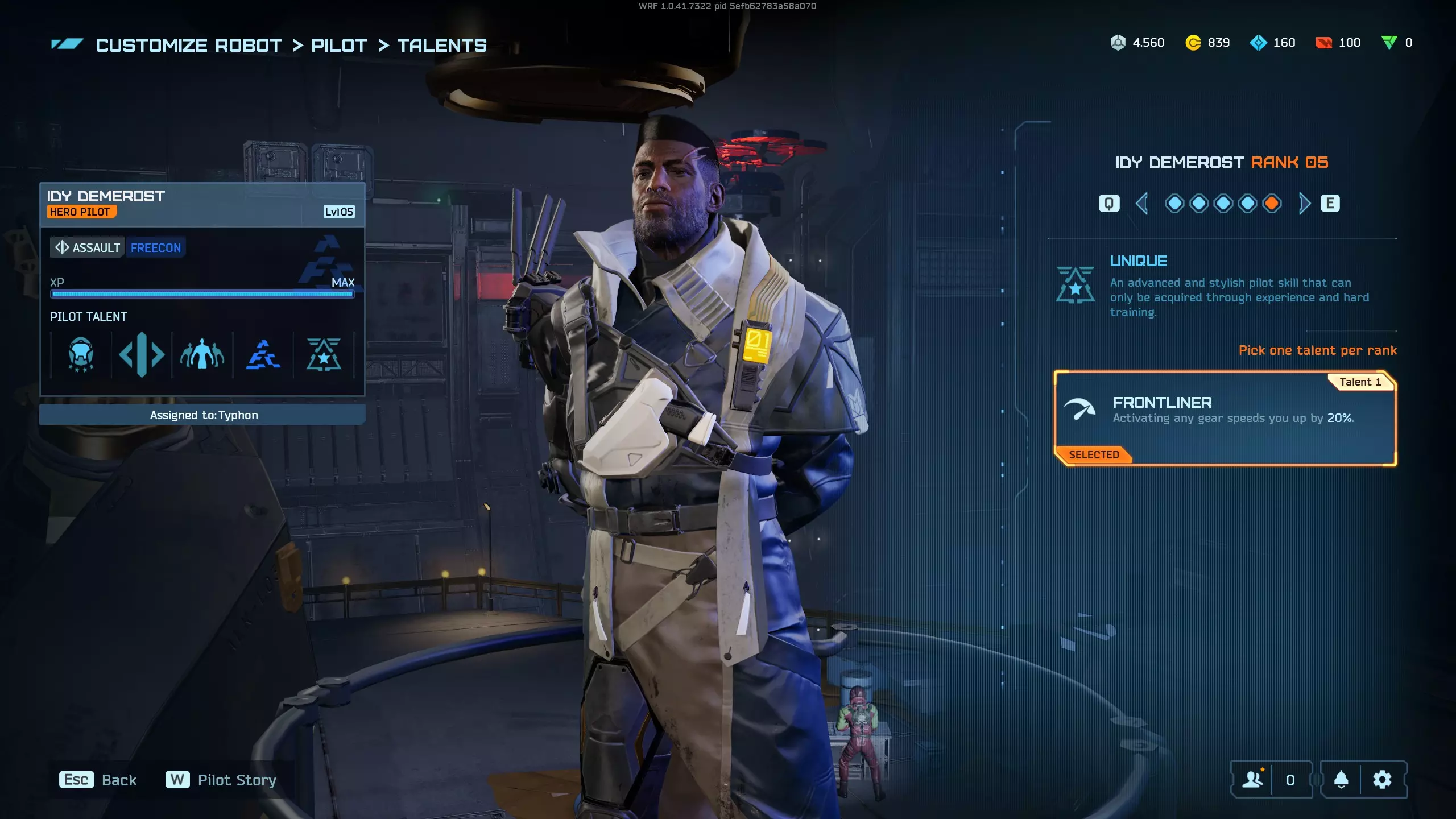Click the gold coin currency counter
The width and height of the screenshot is (1456, 819).
point(1207,43)
